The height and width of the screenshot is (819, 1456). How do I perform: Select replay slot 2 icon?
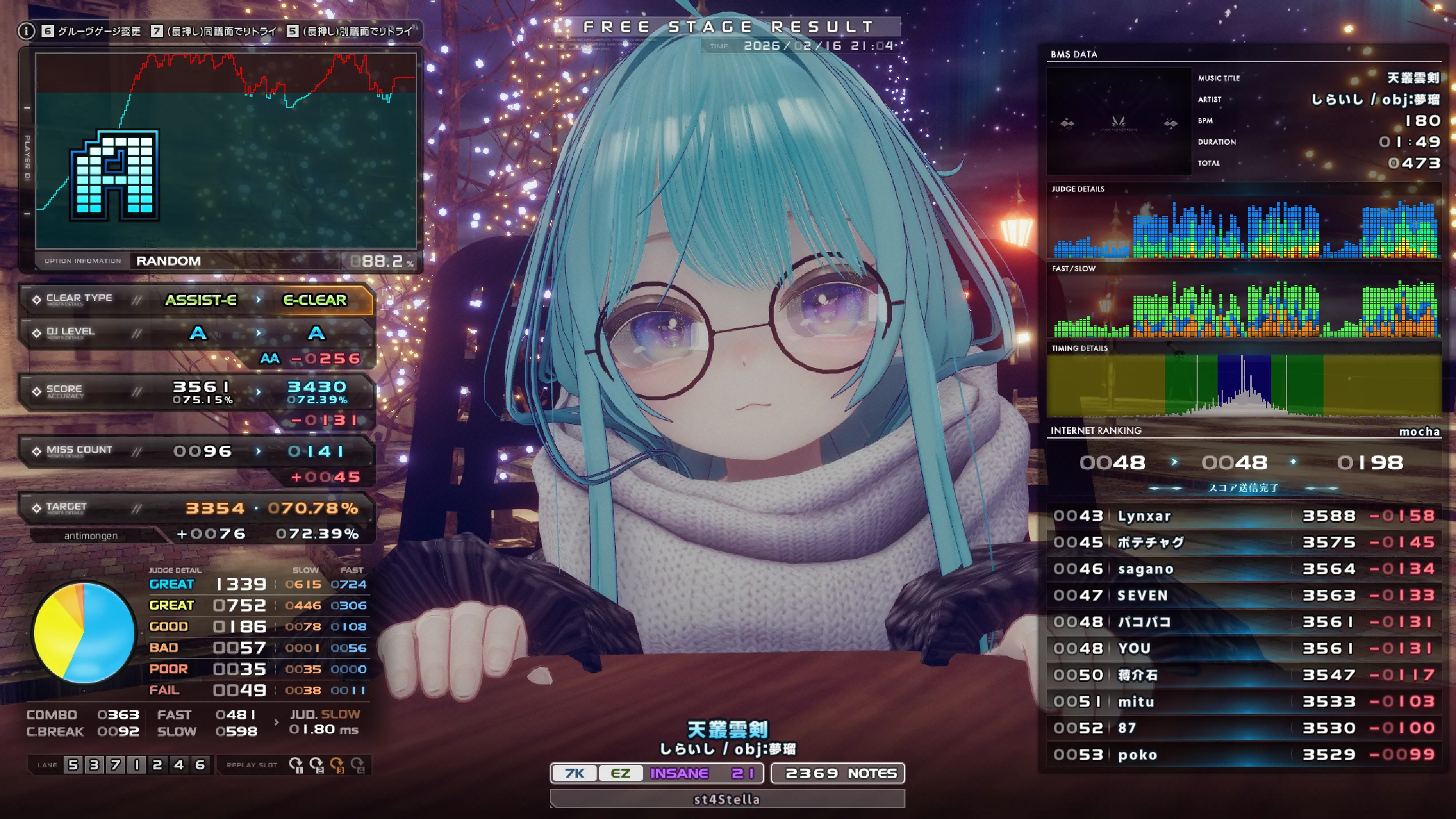(316, 764)
